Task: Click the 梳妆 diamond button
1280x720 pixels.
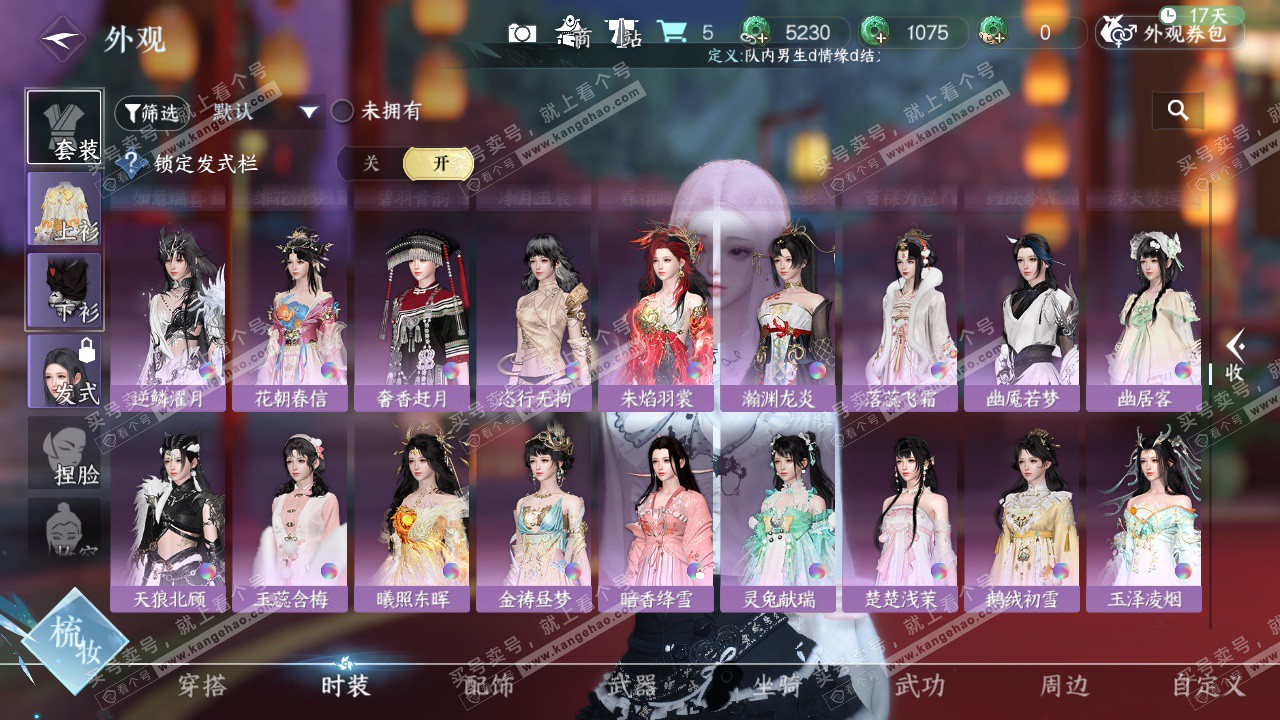Action: coord(75,641)
